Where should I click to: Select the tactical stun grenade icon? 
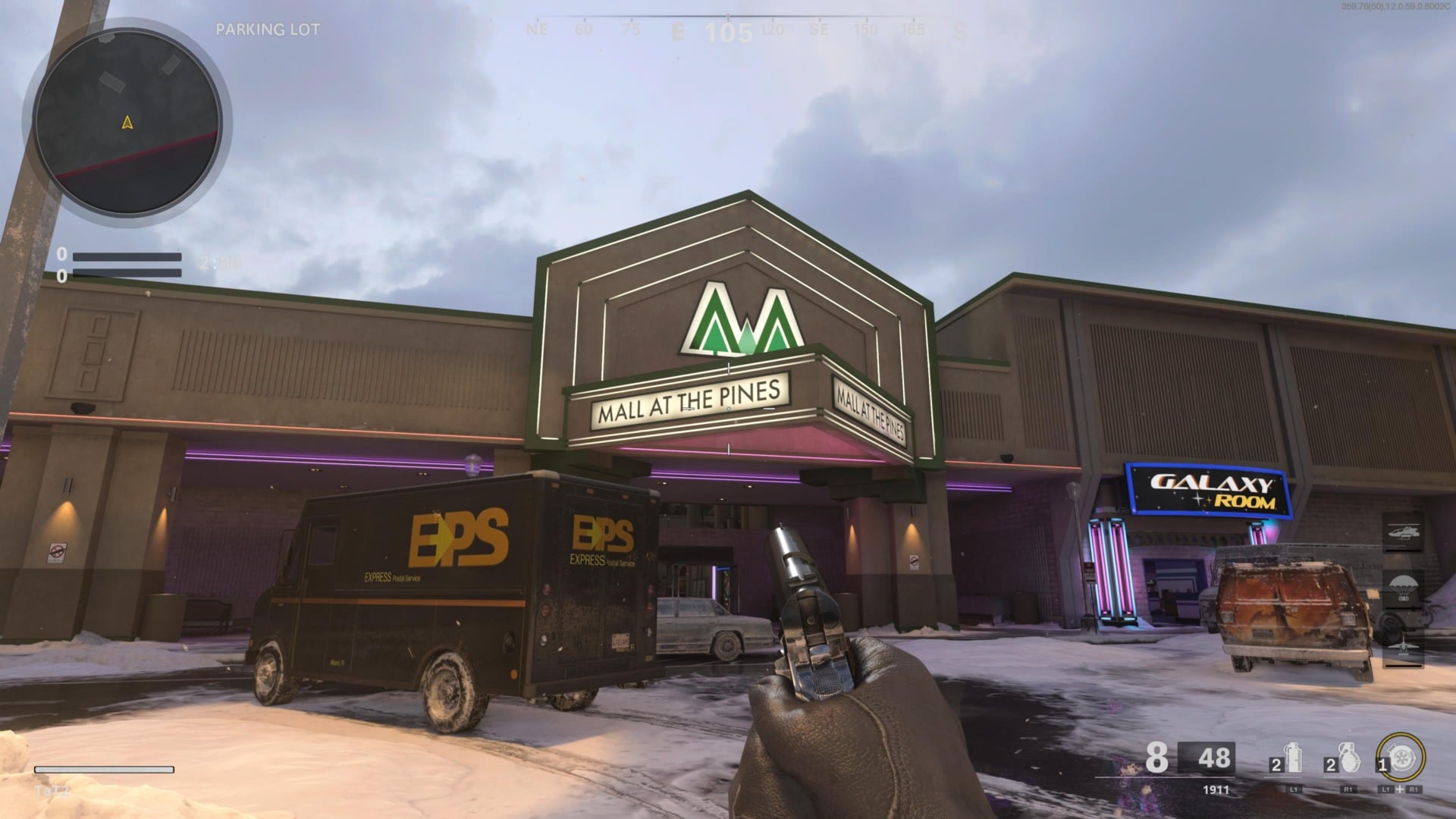coord(1292,758)
